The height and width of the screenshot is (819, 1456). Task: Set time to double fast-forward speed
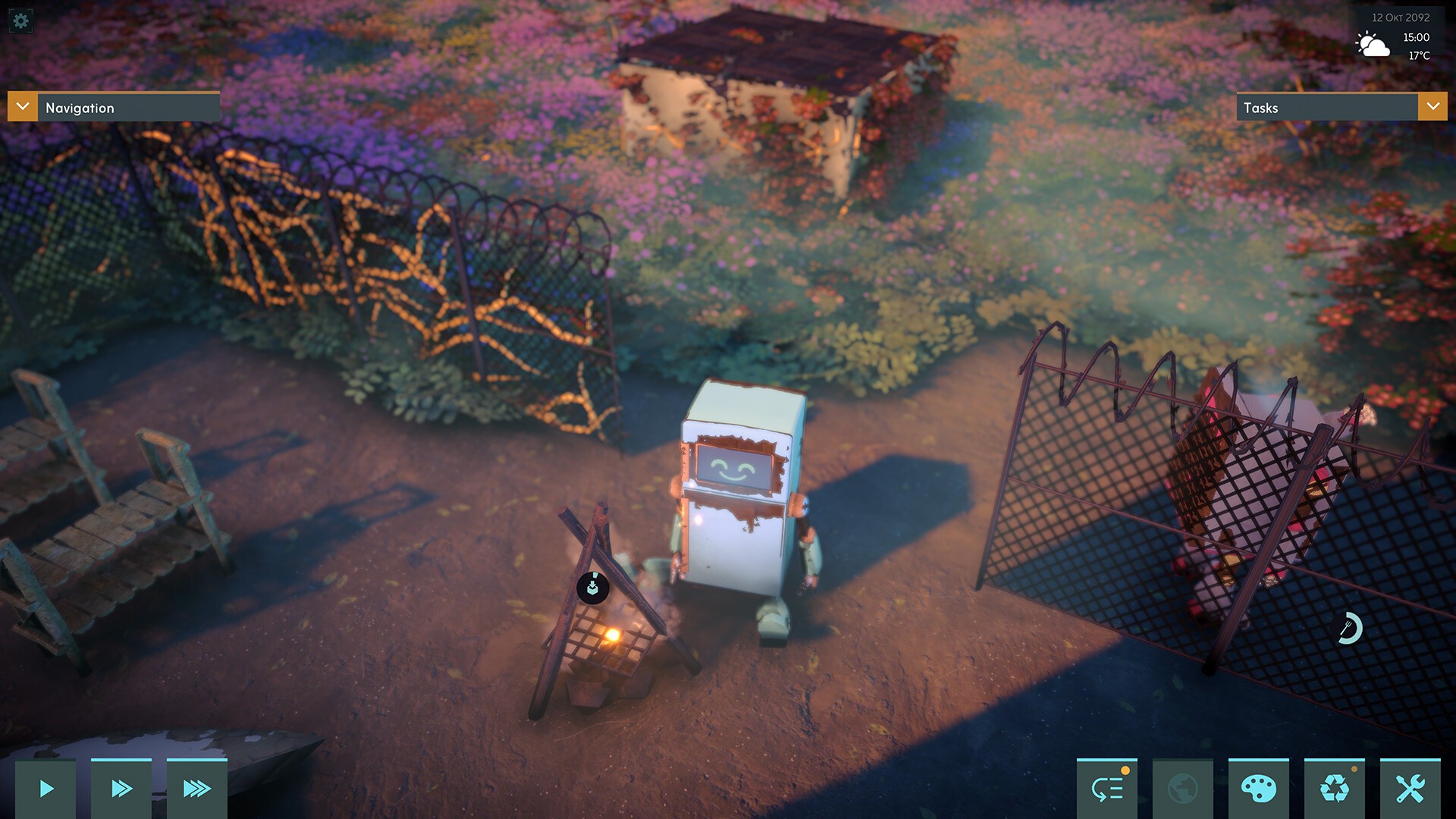coord(121,789)
